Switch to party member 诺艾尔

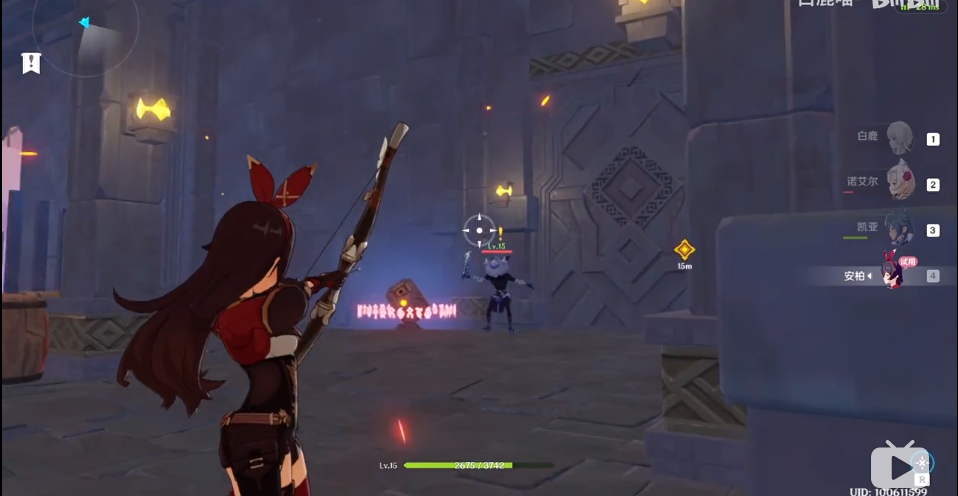pos(900,183)
